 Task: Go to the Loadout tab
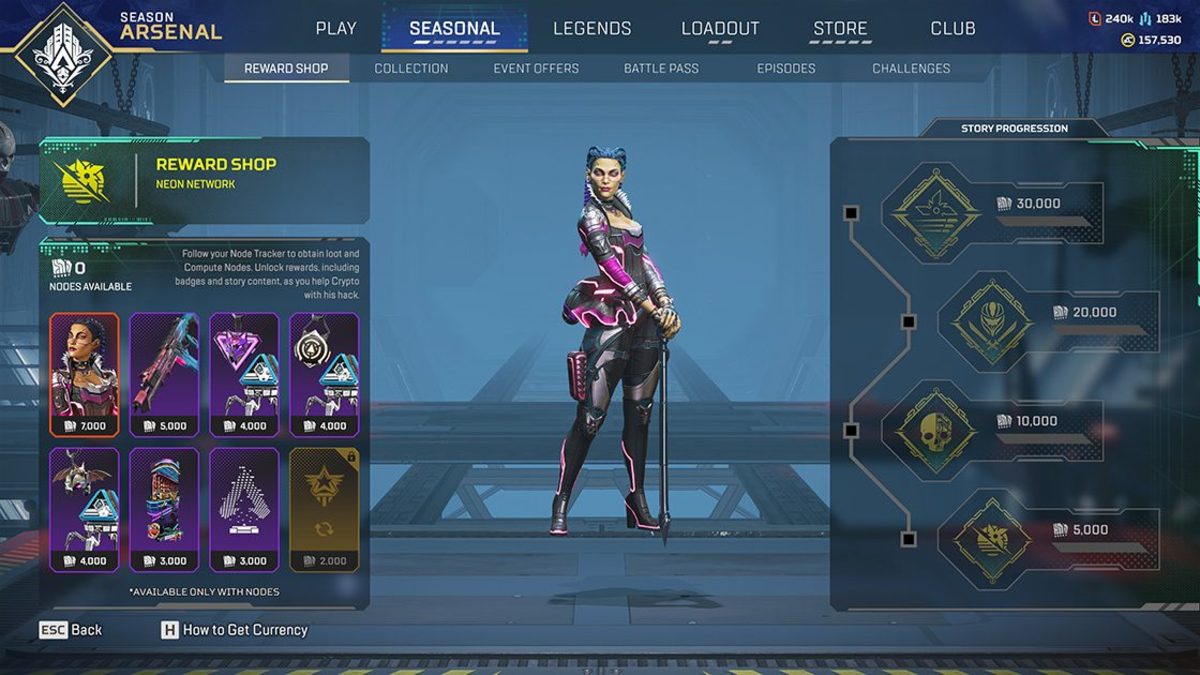(x=719, y=28)
